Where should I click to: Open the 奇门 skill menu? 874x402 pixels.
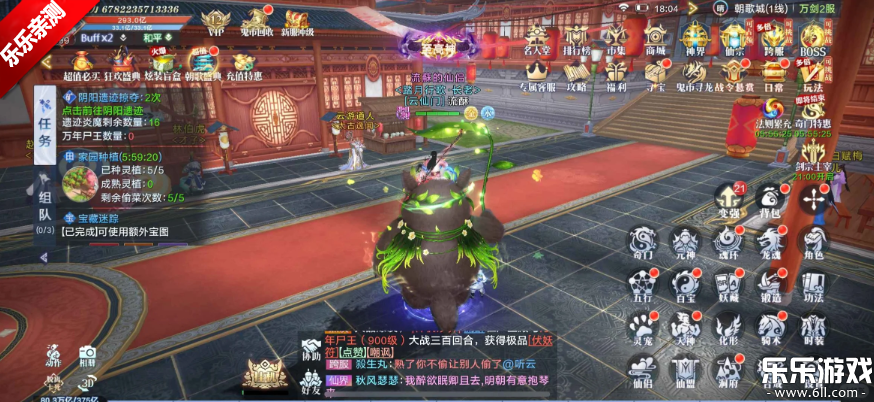643,241
